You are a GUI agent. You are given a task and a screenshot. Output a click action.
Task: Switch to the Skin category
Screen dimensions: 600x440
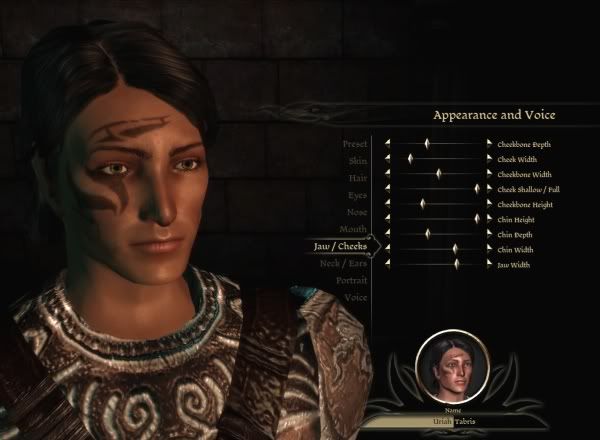[x=358, y=160]
